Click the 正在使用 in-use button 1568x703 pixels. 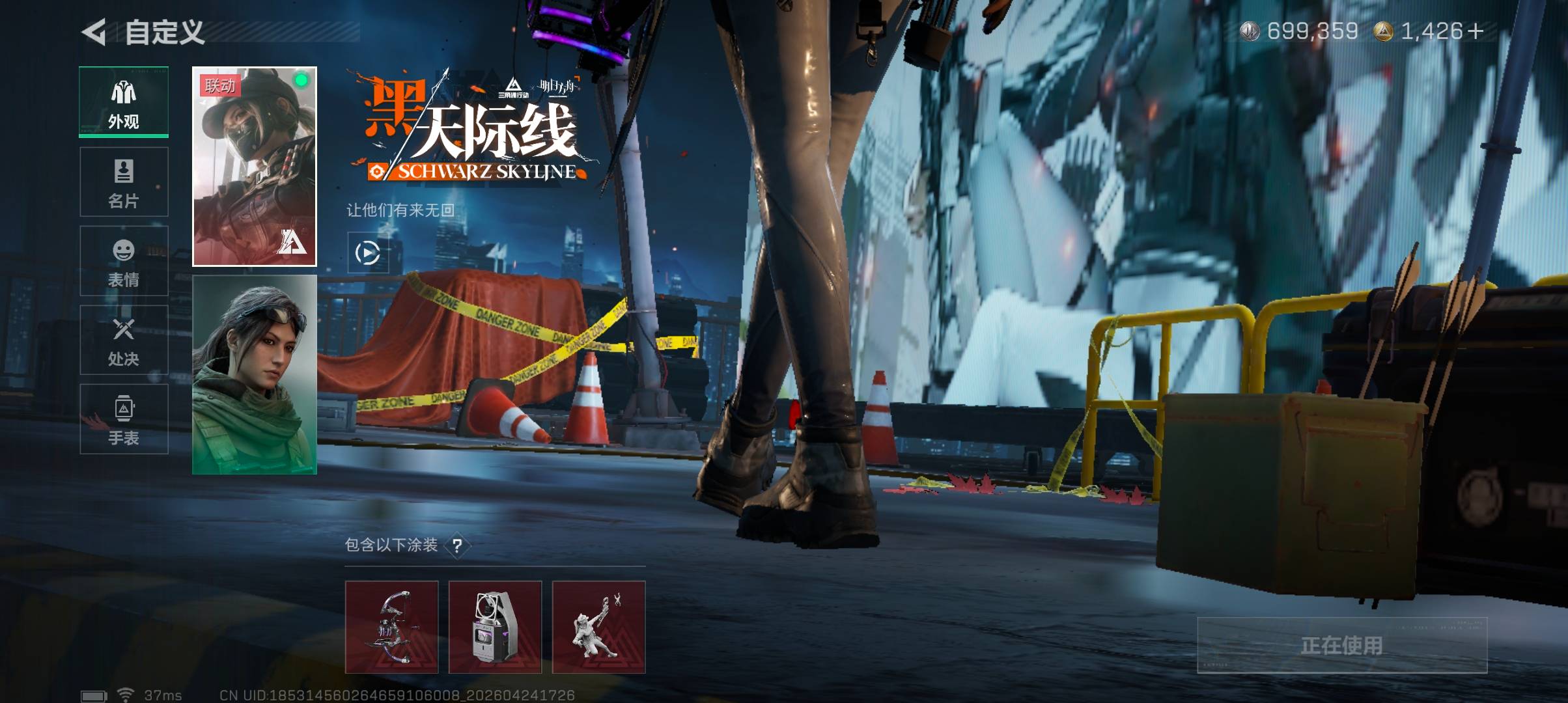(1342, 645)
